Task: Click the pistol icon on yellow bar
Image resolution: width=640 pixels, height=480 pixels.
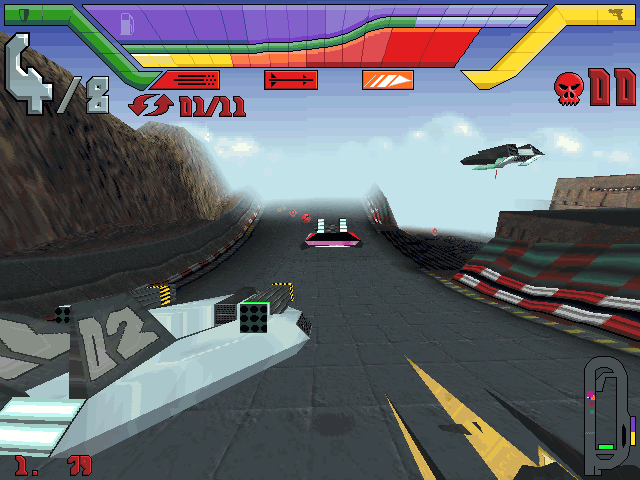Action: tap(614, 14)
